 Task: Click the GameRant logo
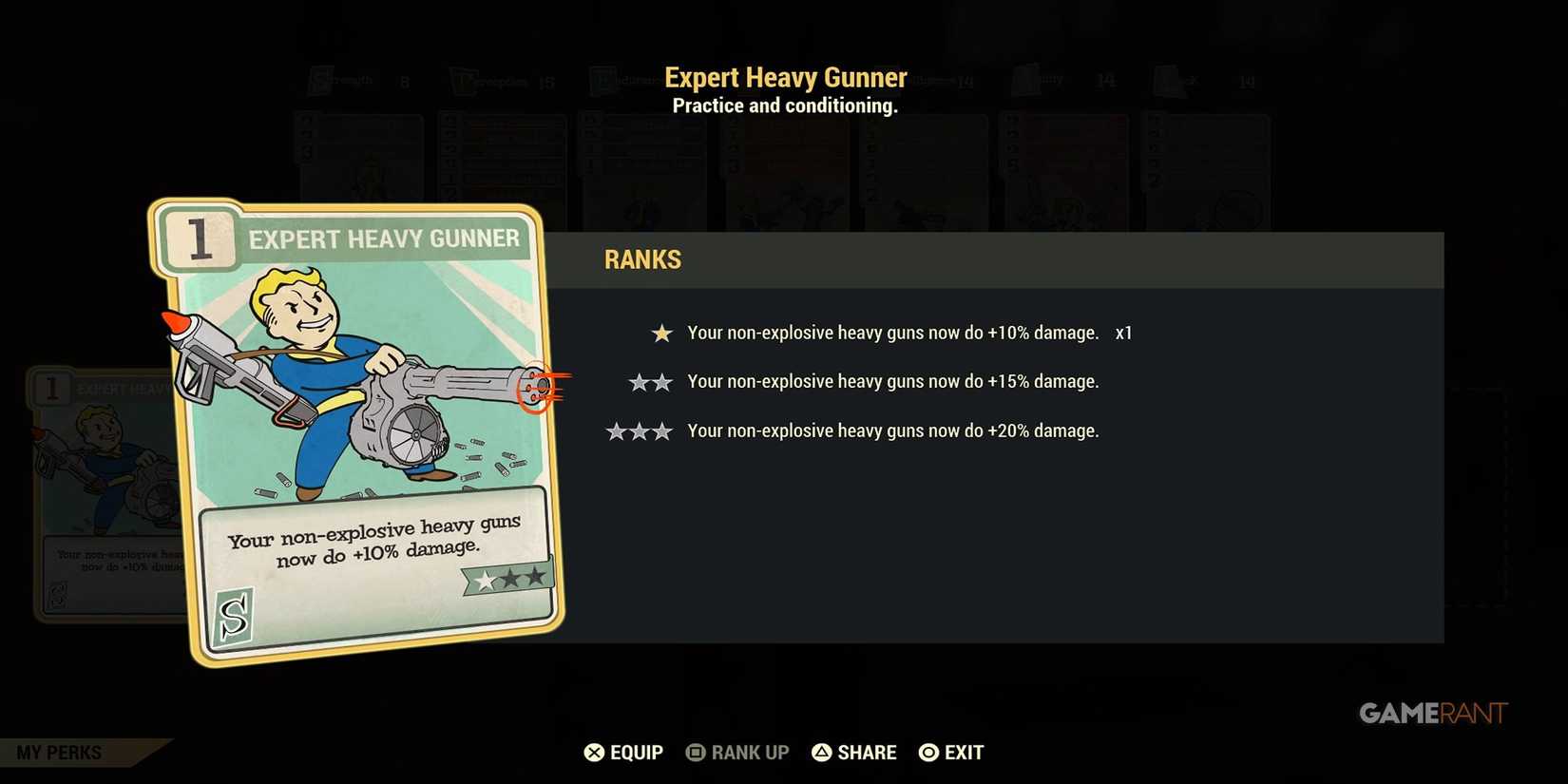1432,713
